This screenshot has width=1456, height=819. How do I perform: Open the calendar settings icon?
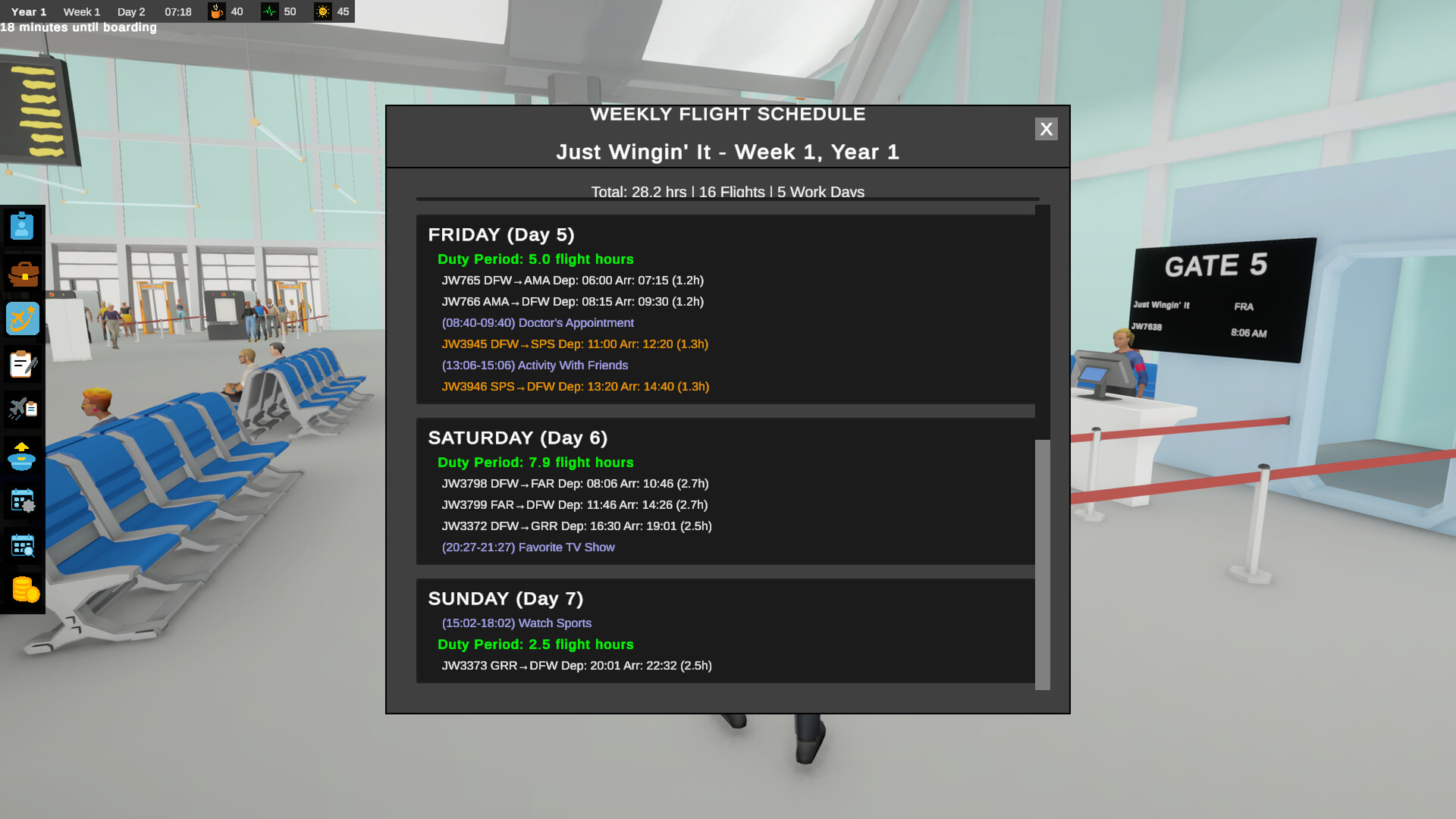tap(22, 500)
